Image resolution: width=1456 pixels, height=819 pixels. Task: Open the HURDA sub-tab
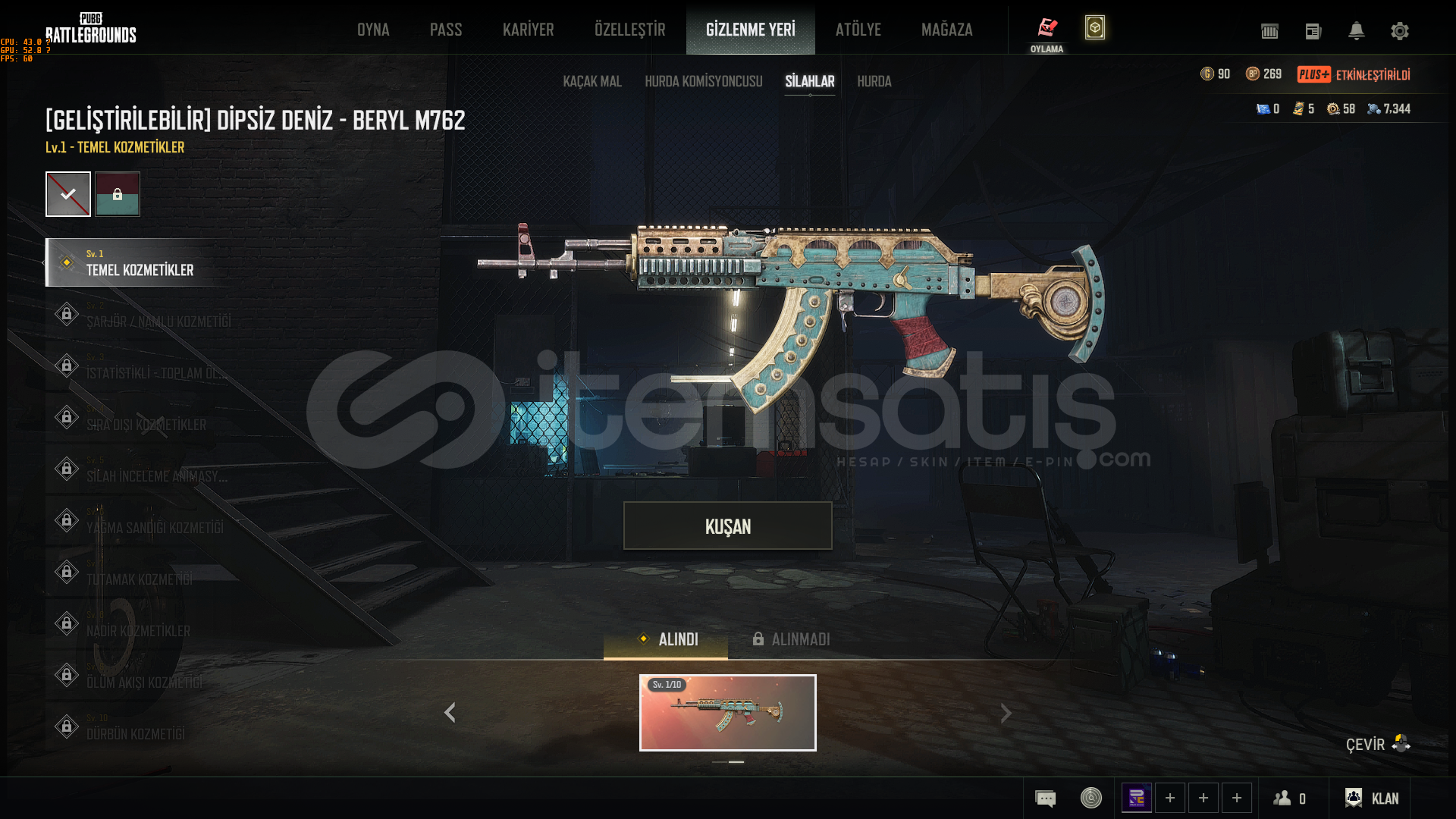coord(874,81)
